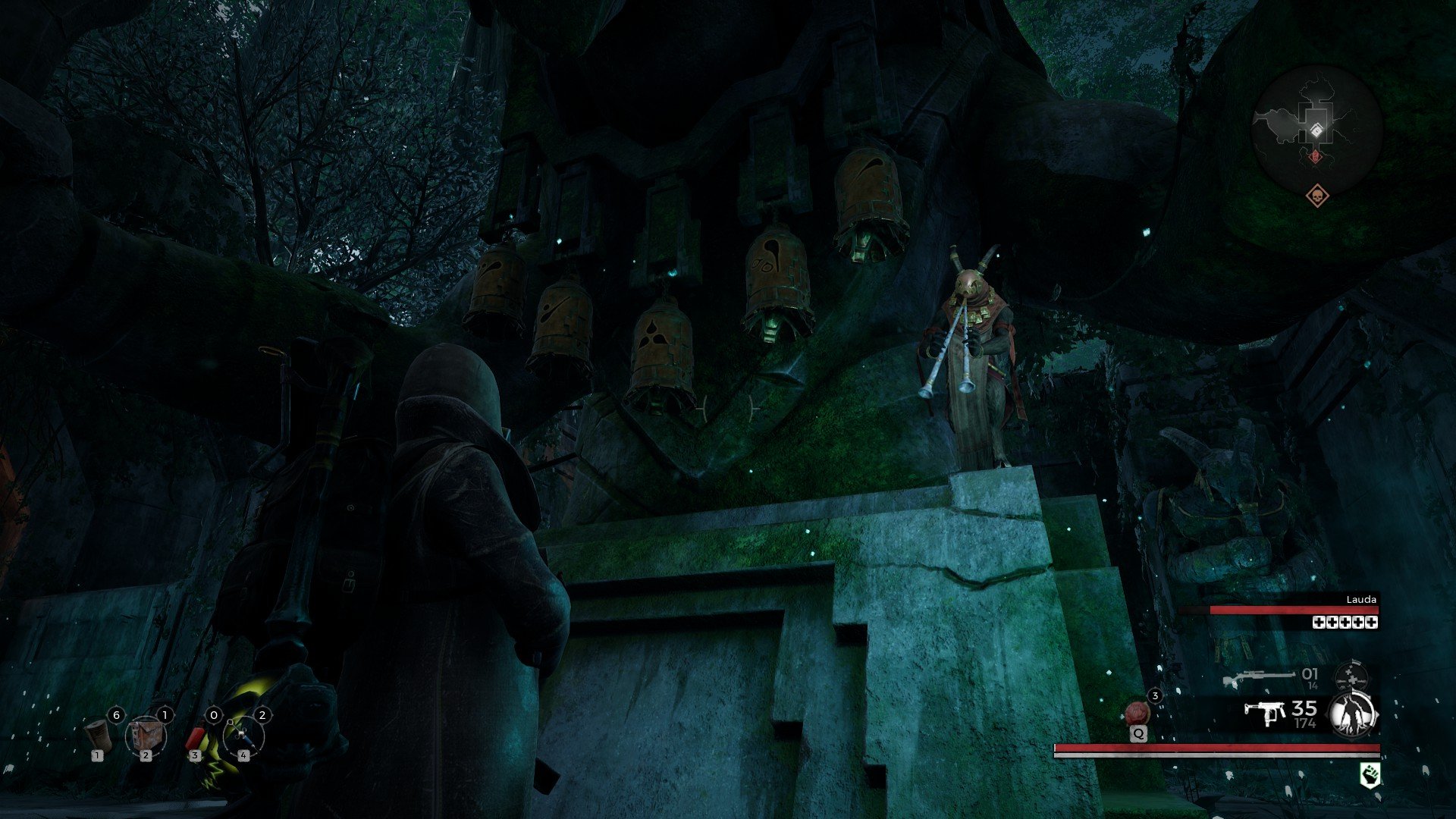Image resolution: width=1456 pixels, height=819 pixels.
Task: Click the ammo box icon in slot 2
Action: click(148, 736)
